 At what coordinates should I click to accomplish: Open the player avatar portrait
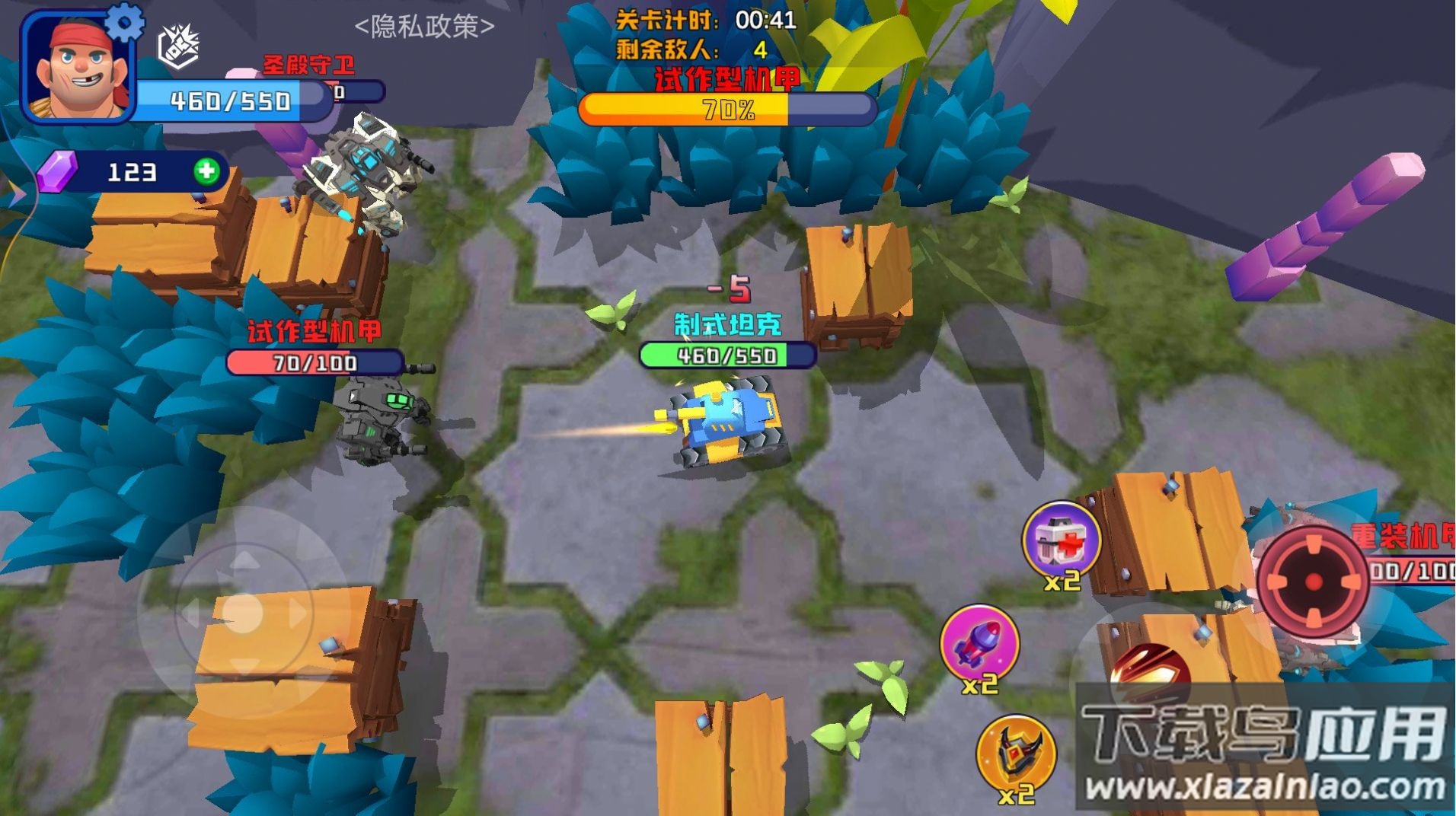[x=80, y=72]
